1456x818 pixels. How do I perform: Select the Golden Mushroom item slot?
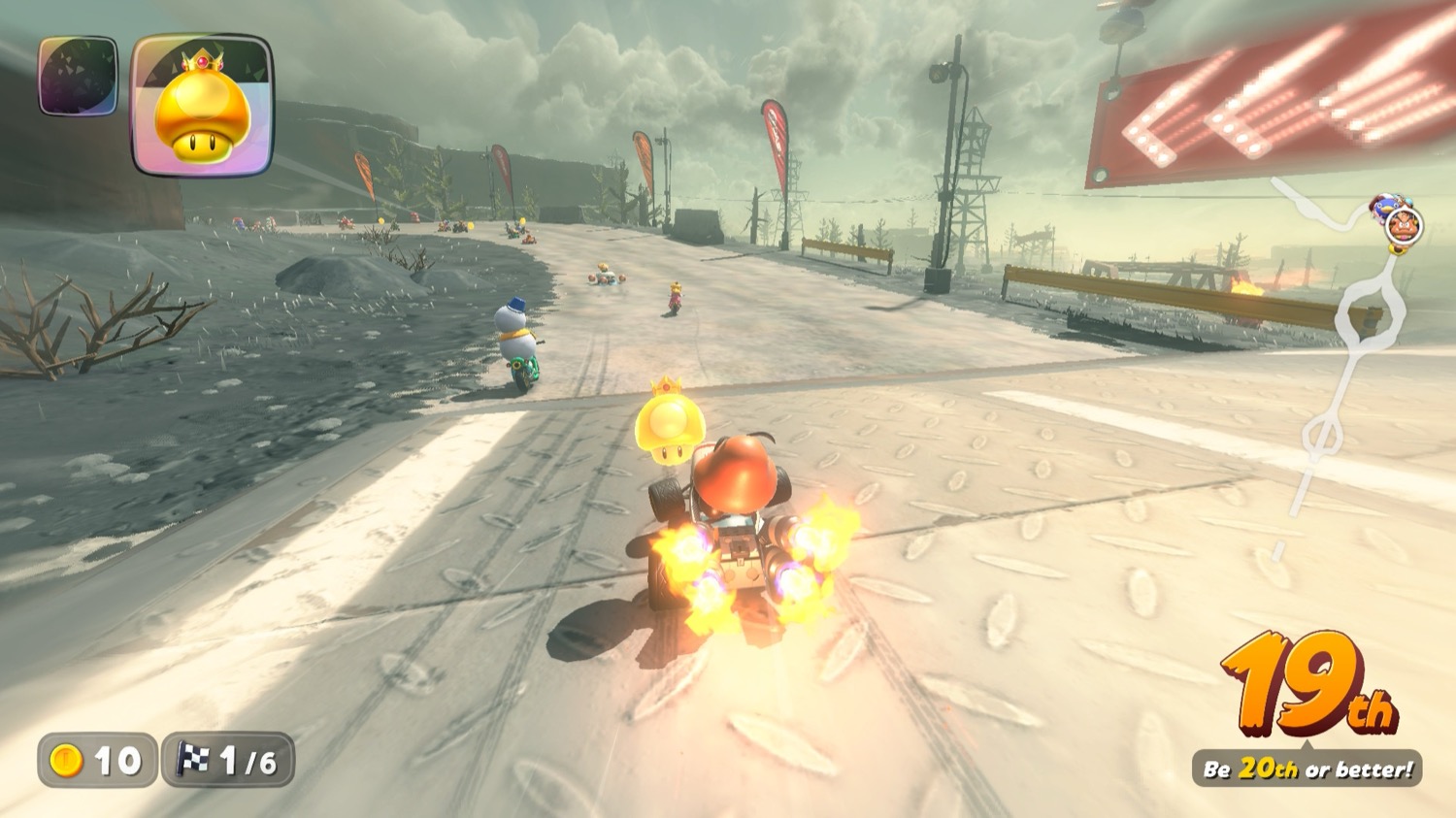[202, 106]
